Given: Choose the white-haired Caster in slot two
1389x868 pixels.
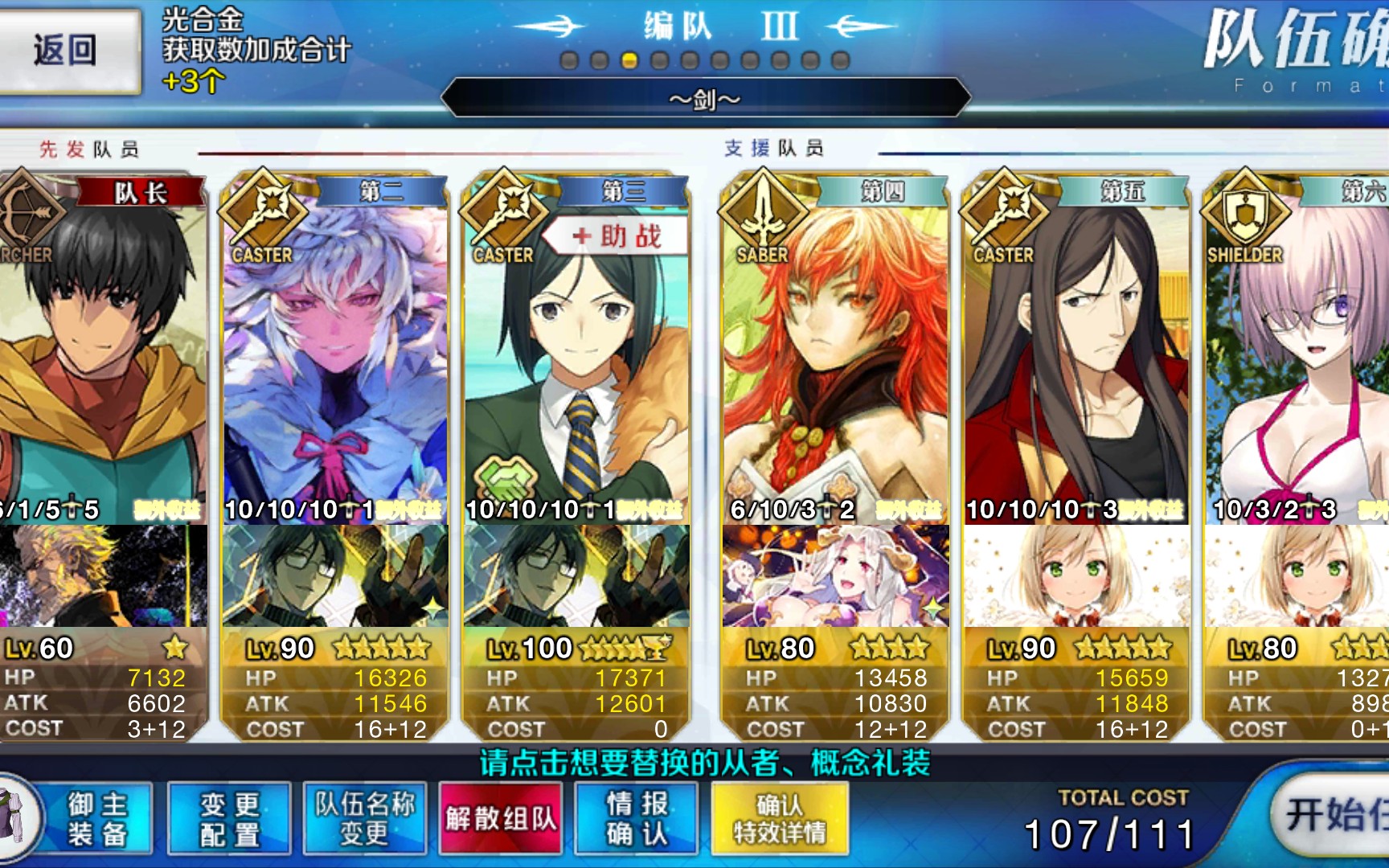Looking at the screenshot, I should coord(335,354).
